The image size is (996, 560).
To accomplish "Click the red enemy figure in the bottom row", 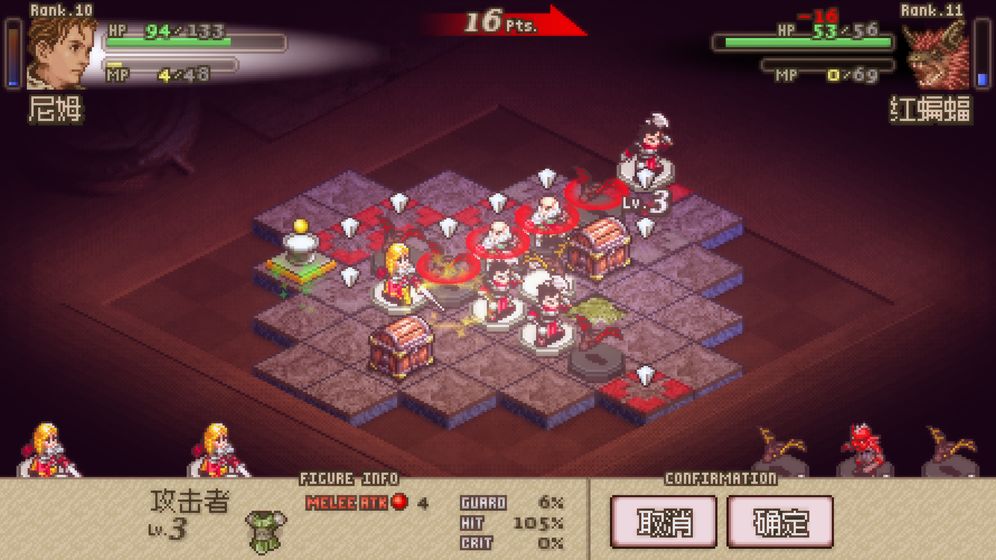I will click(x=864, y=449).
